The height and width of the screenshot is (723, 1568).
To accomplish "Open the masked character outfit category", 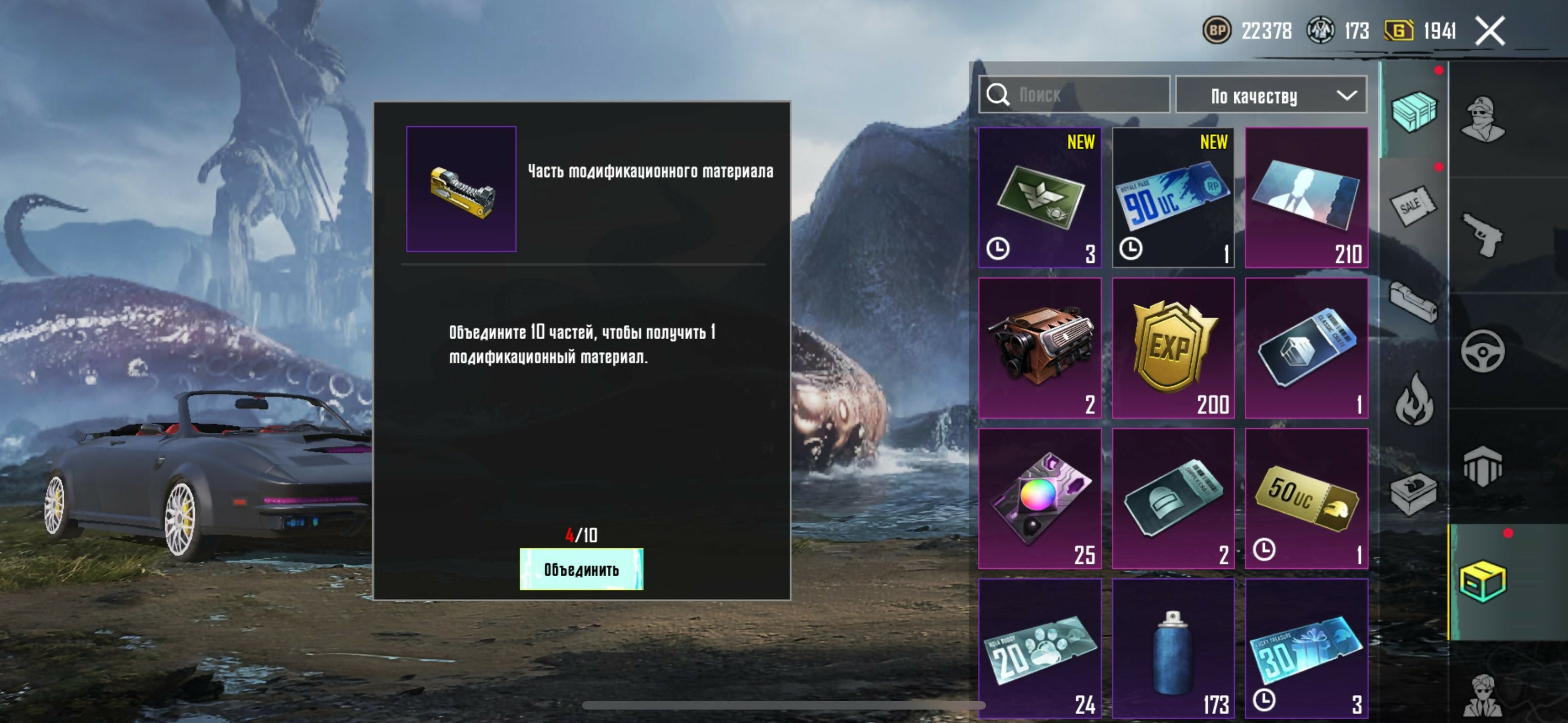I will pyautogui.click(x=1483, y=119).
